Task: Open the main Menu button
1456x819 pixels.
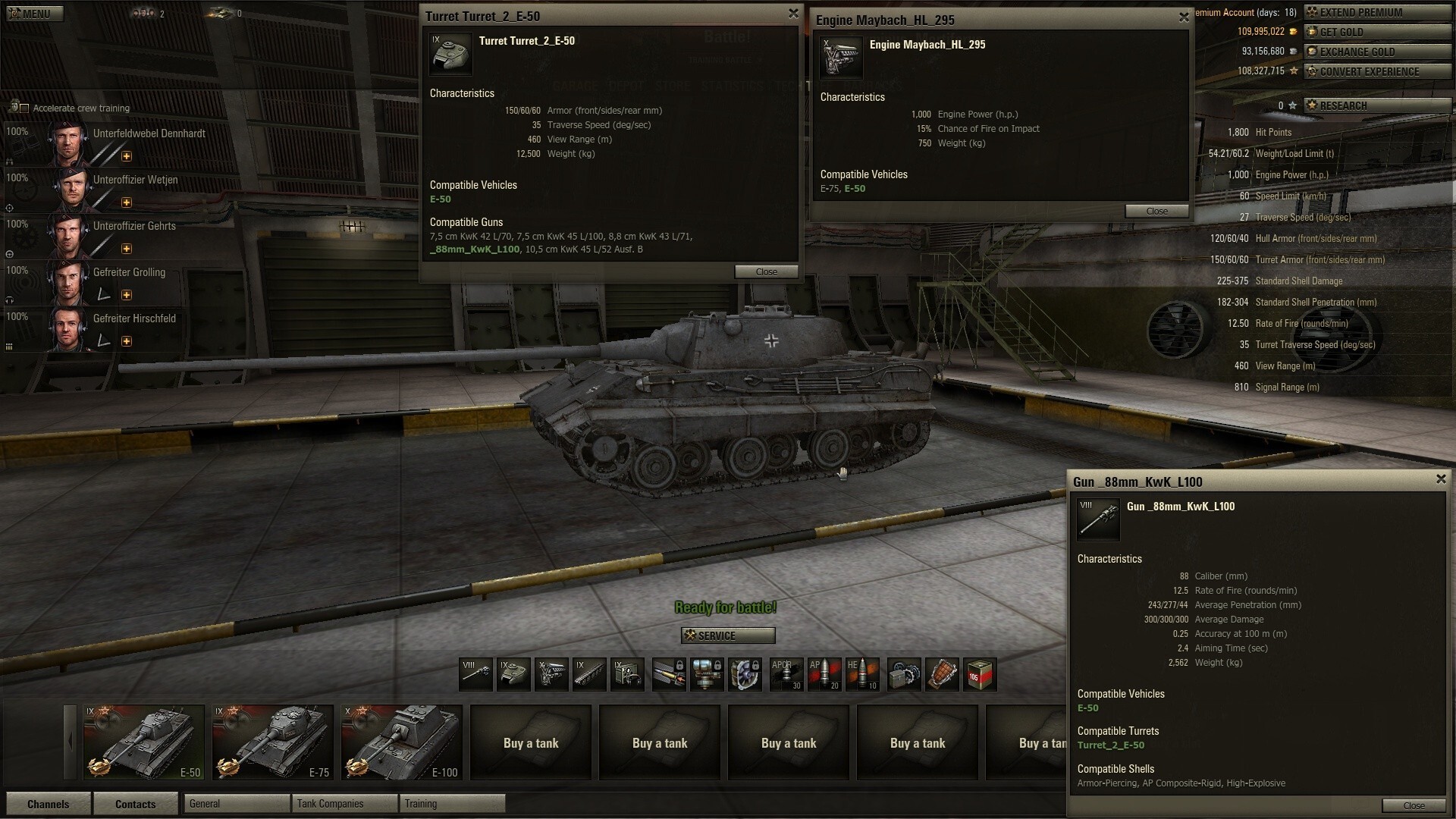Action: click(33, 14)
